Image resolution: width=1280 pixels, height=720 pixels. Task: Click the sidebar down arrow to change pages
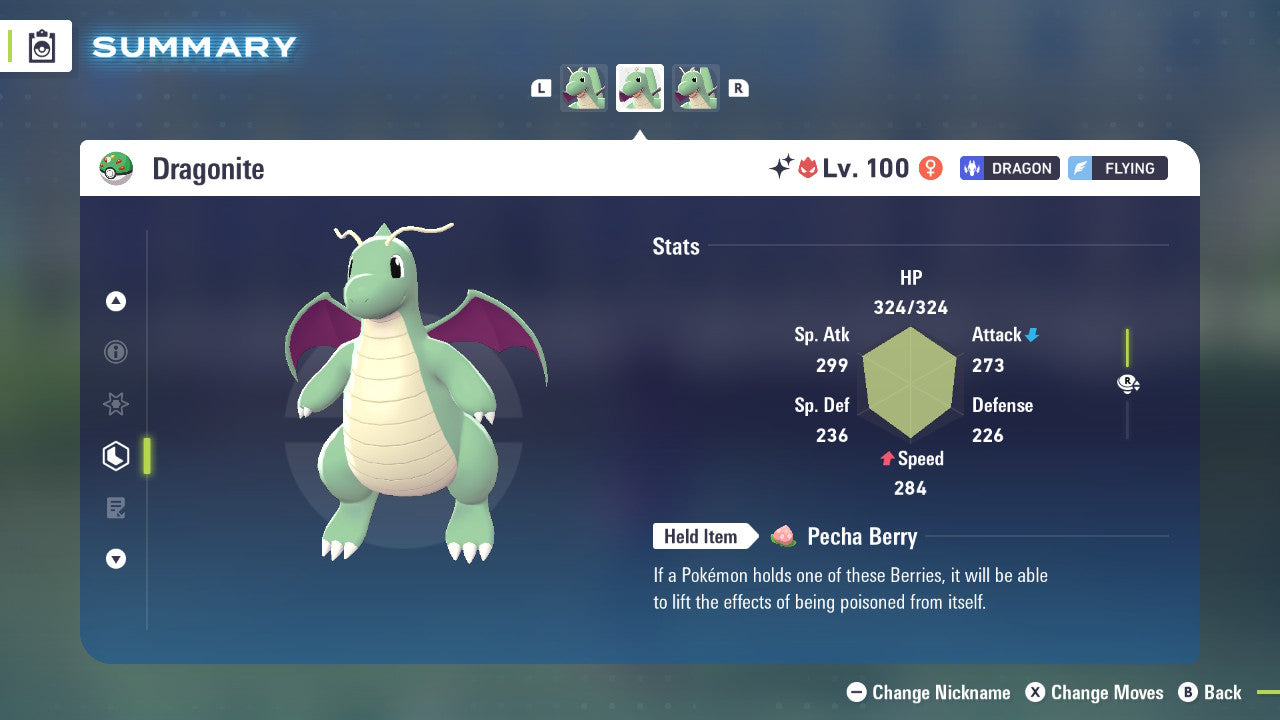pos(116,559)
